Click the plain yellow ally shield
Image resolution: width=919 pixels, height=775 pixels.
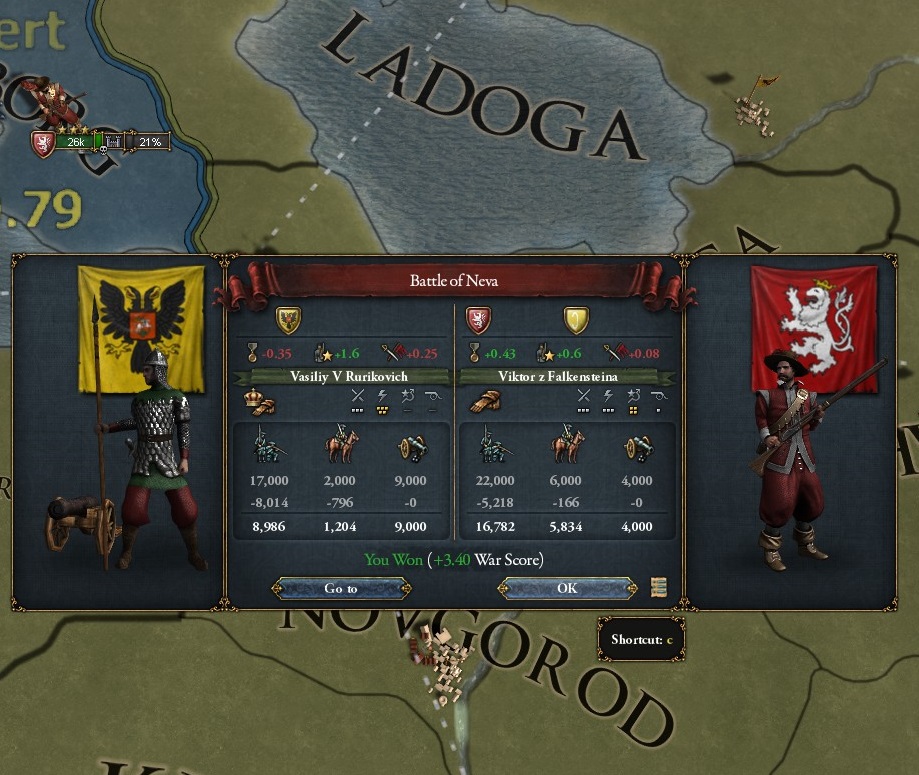(575, 320)
